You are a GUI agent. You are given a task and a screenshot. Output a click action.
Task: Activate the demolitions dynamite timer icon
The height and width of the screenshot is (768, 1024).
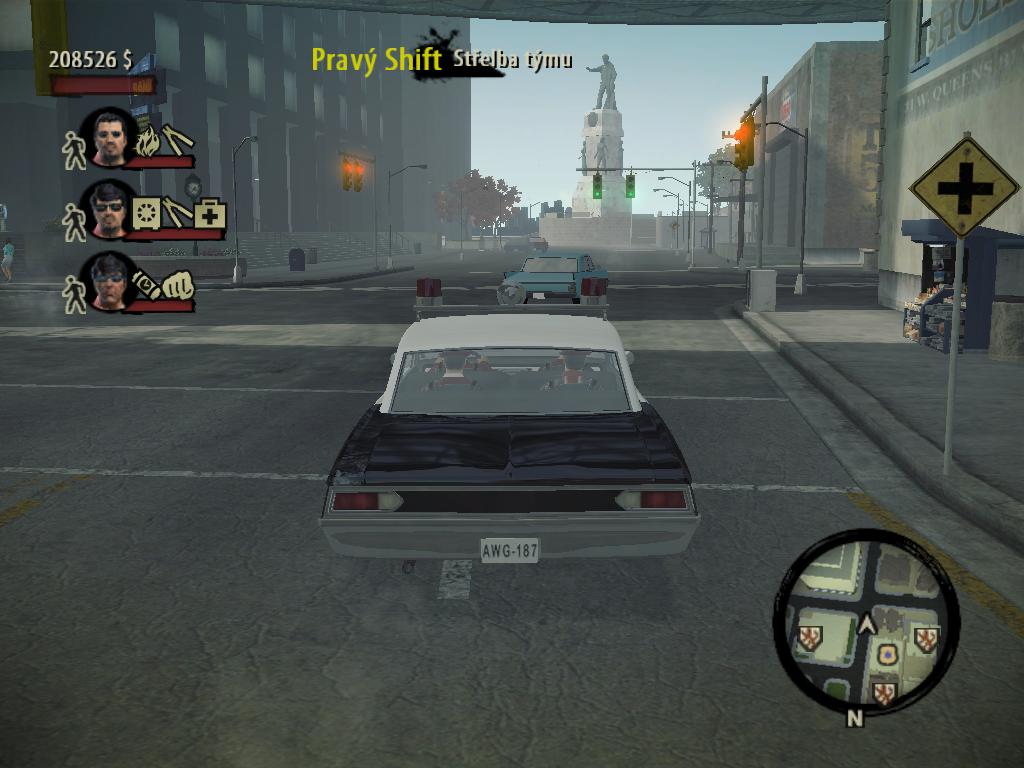click(146, 285)
